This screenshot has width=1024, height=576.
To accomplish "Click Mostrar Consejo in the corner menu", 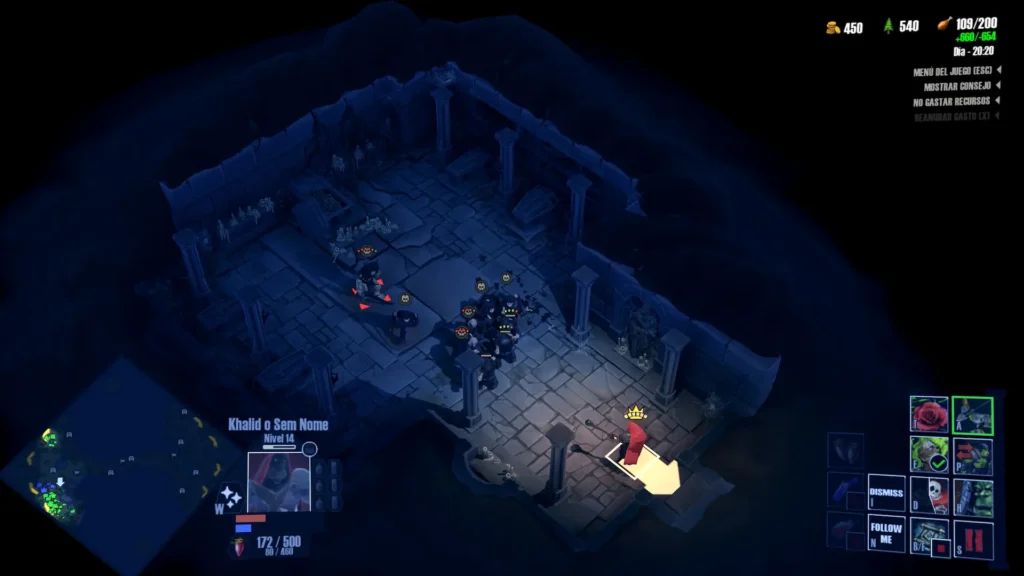I will (958, 87).
